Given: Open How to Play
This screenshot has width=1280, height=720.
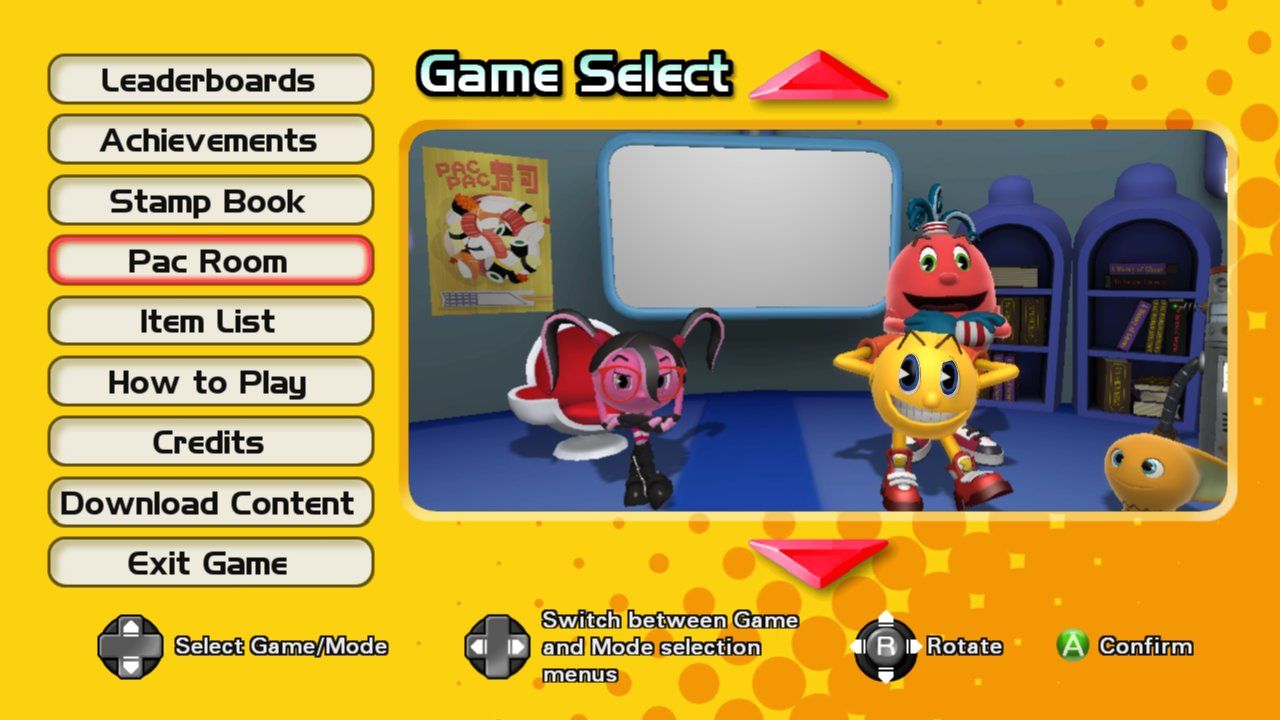Looking at the screenshot, I should pos(211,382).
